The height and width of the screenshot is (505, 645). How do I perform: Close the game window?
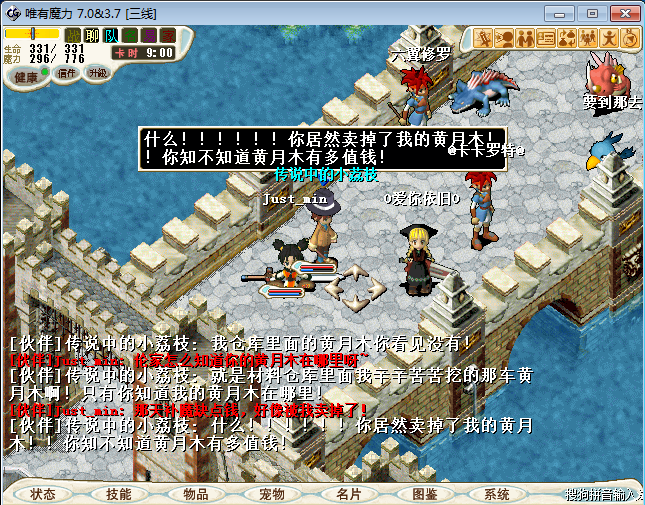pyautogui.click(x=622, y=13)
